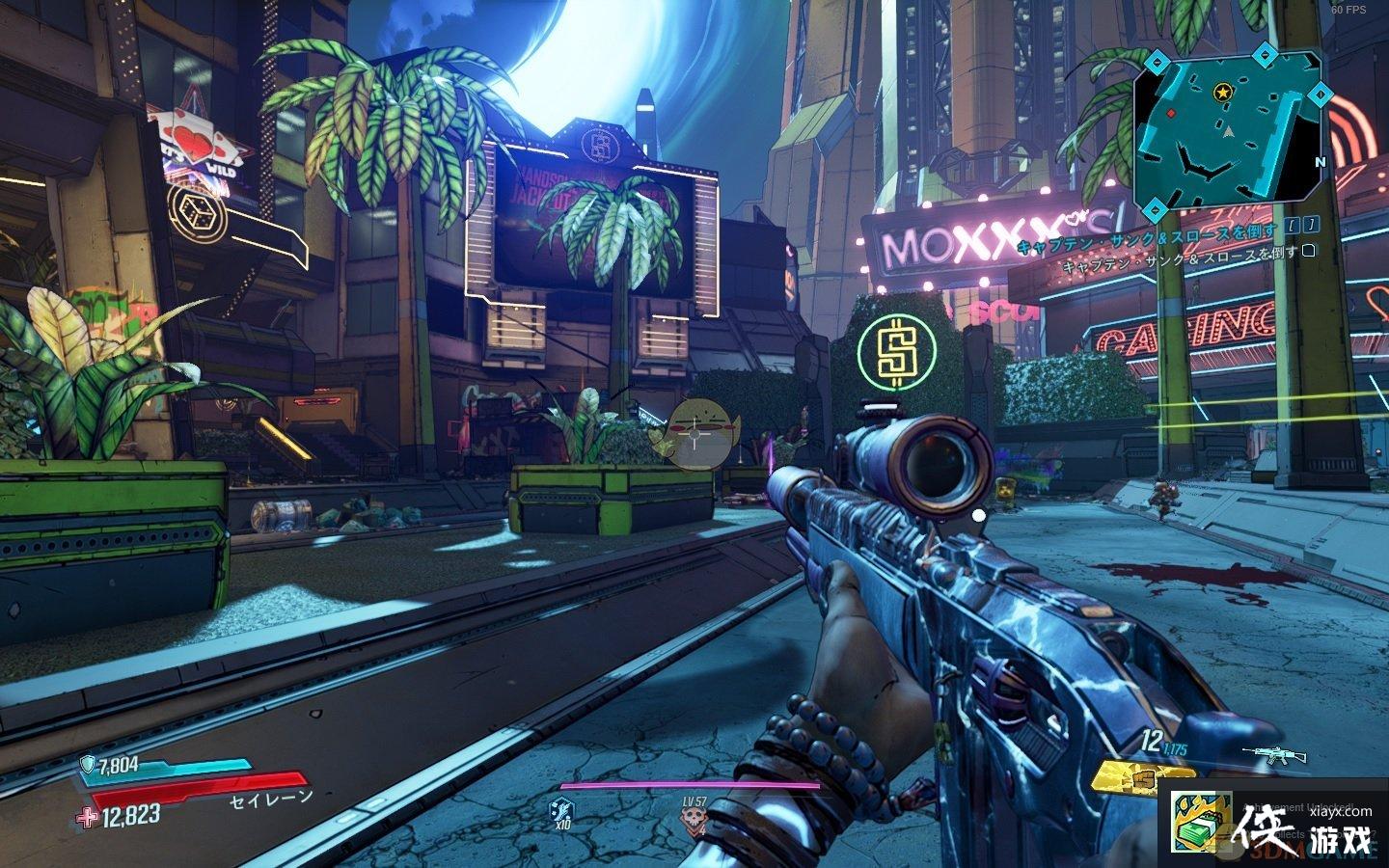Click the x10 skill stack buff icon

tap(561, 812)
